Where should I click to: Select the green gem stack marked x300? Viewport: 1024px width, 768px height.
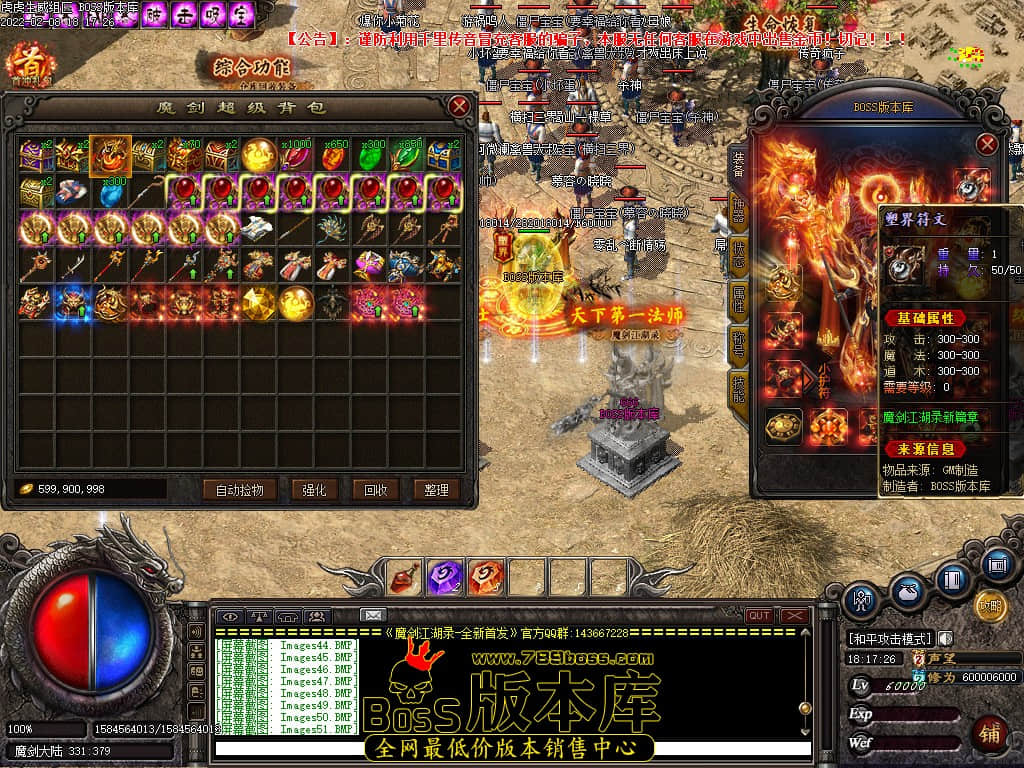click(371, 155)
